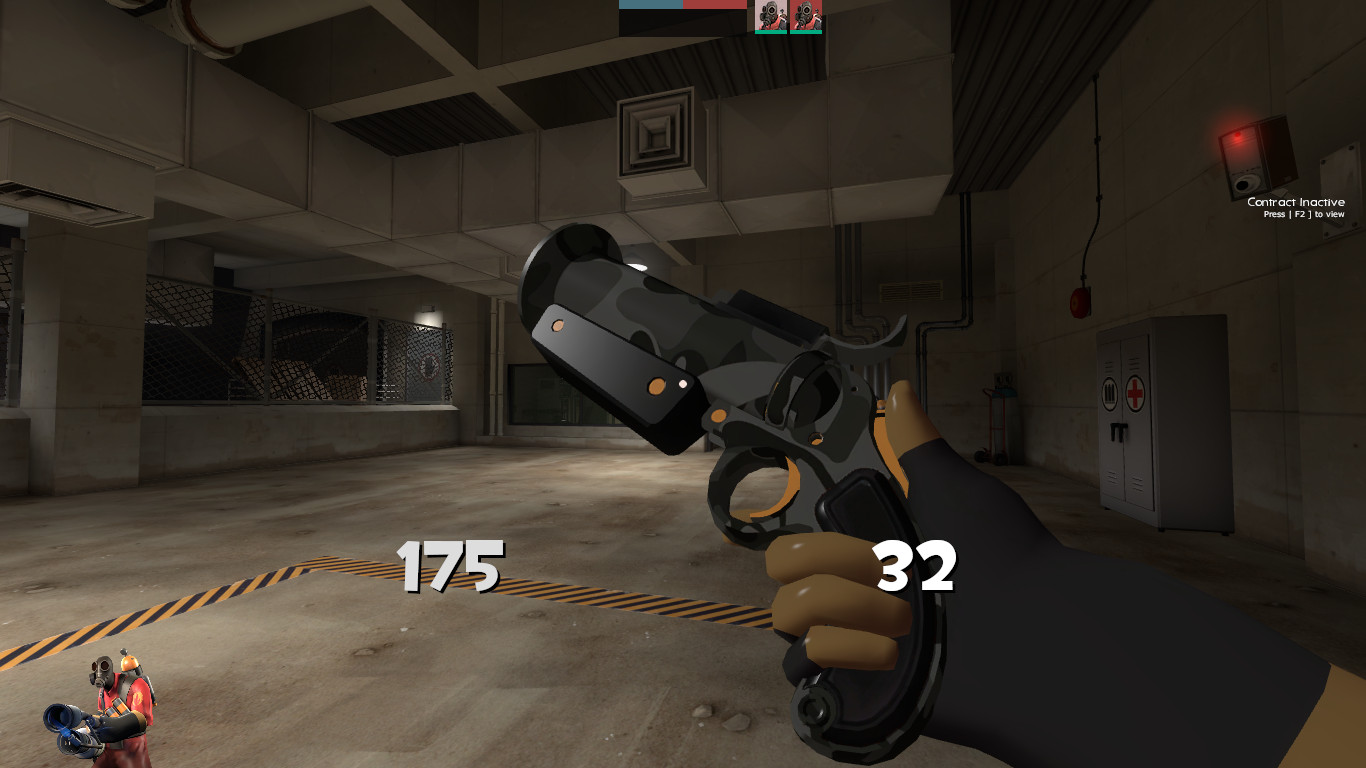Click the ammo crate icon on the cabinet

pyautogui.click(x=1108, y=394)
